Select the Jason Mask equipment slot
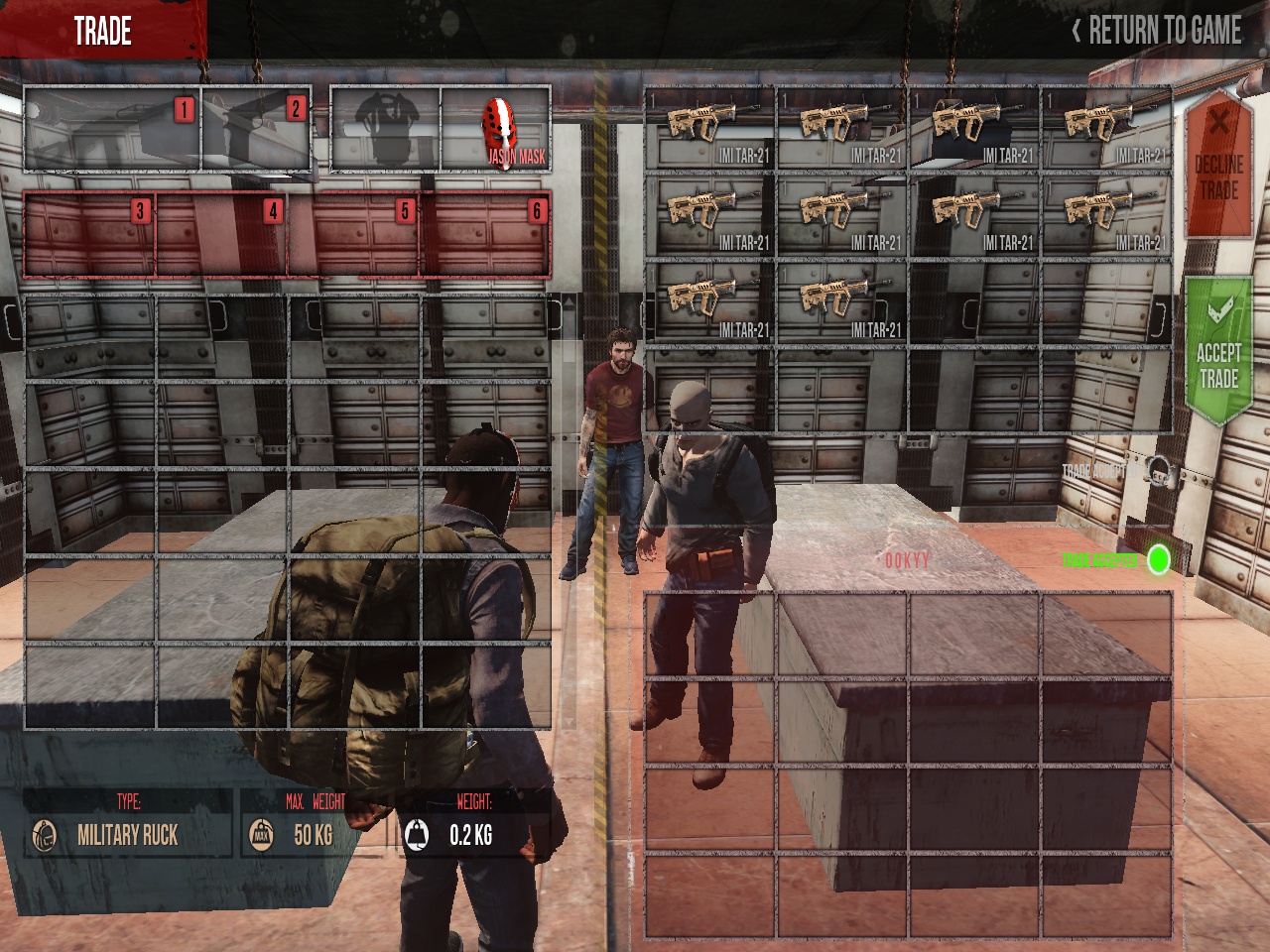The image size is (1270, 952). tap(496, 130)
